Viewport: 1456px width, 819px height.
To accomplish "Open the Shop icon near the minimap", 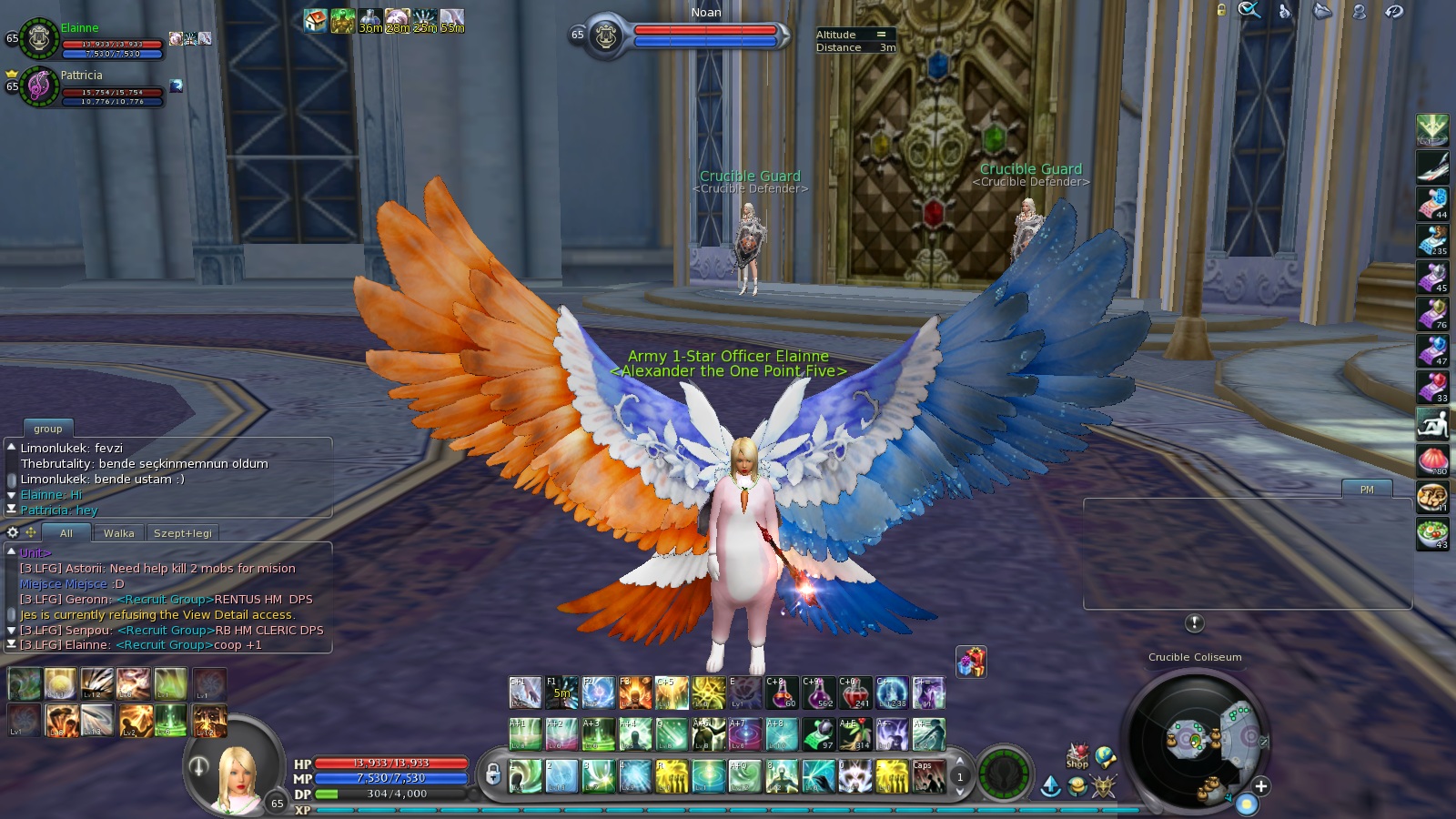I will tap(1077, 757).
